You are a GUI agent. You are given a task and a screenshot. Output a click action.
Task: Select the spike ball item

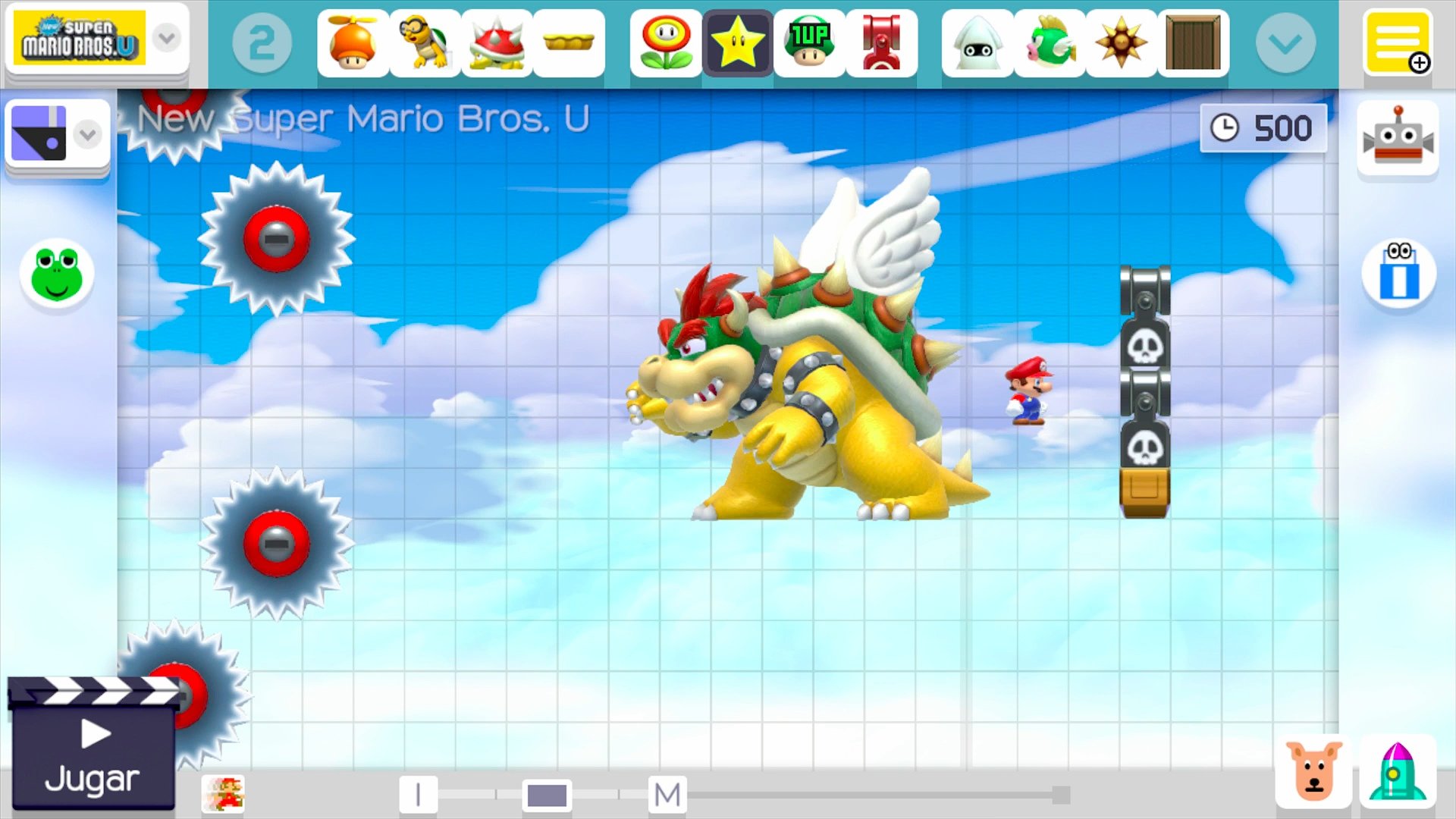[x=1122, y=43]
